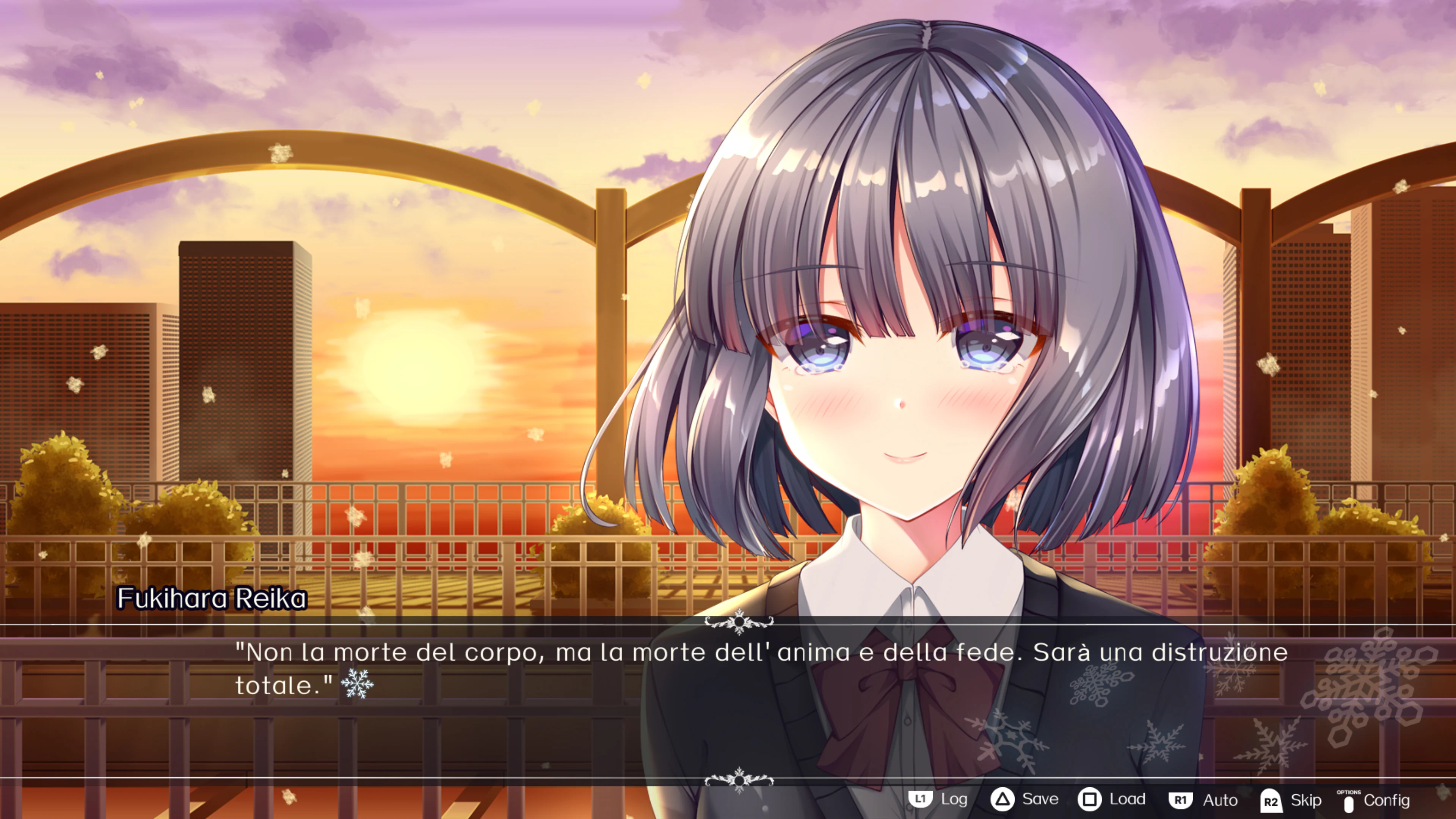Enable Skip fast-forward mode

(x=1306, y=800)
